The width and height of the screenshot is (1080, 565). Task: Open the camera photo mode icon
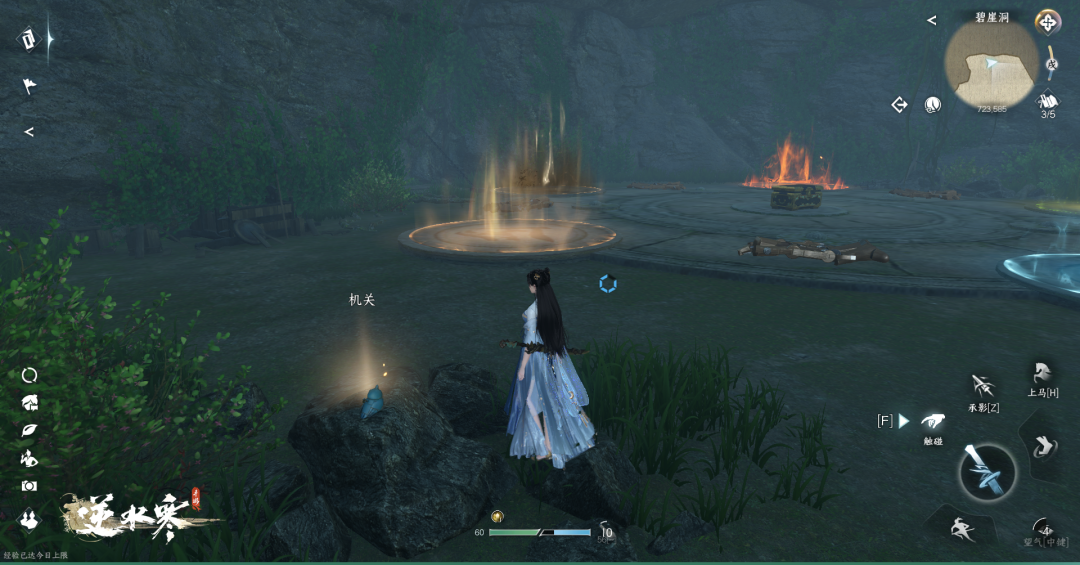[x=29, y=486]
